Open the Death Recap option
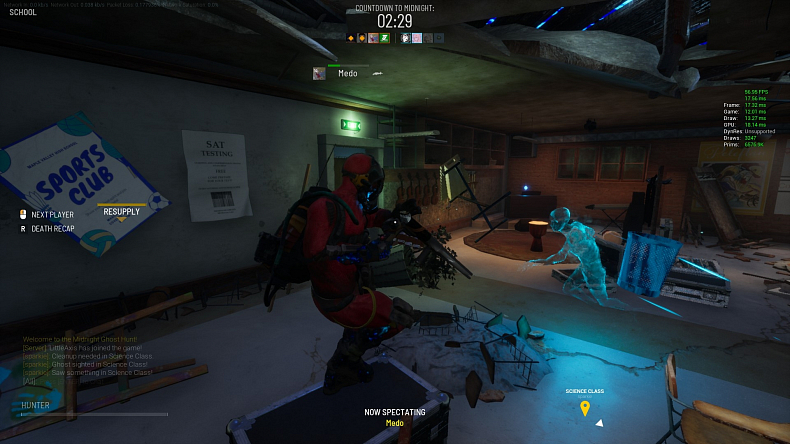 52,228
